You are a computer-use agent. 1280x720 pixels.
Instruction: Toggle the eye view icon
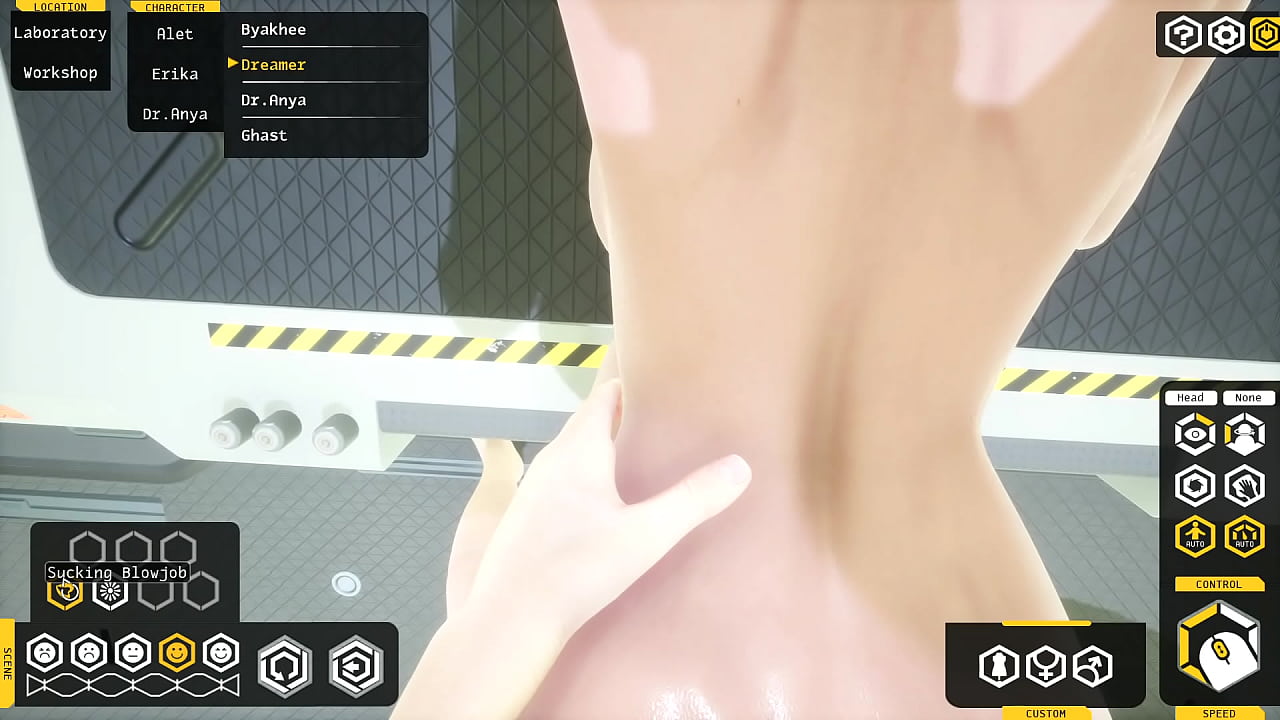(x=1195, y=434)
